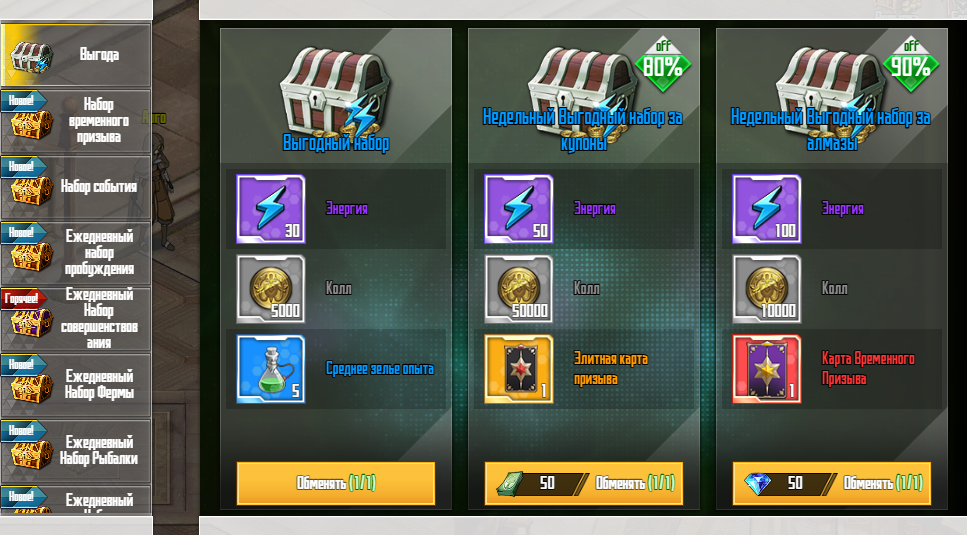View the Элитная карта призыва card

pyautogui.click(x=518, y=369)
